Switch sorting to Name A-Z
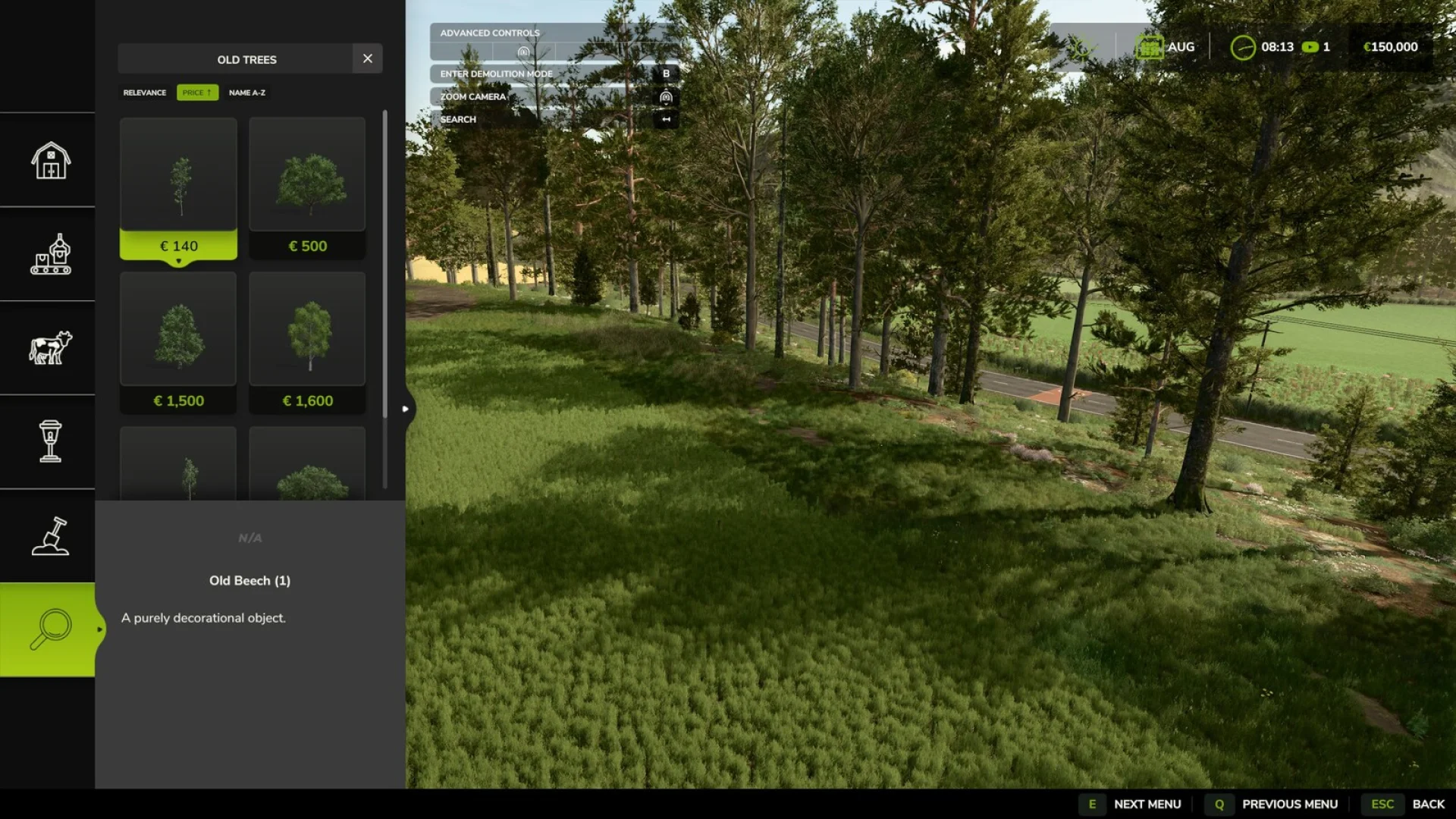This screenshot has height=819, width=1456. pyautogui.click(x=247, y=92)
